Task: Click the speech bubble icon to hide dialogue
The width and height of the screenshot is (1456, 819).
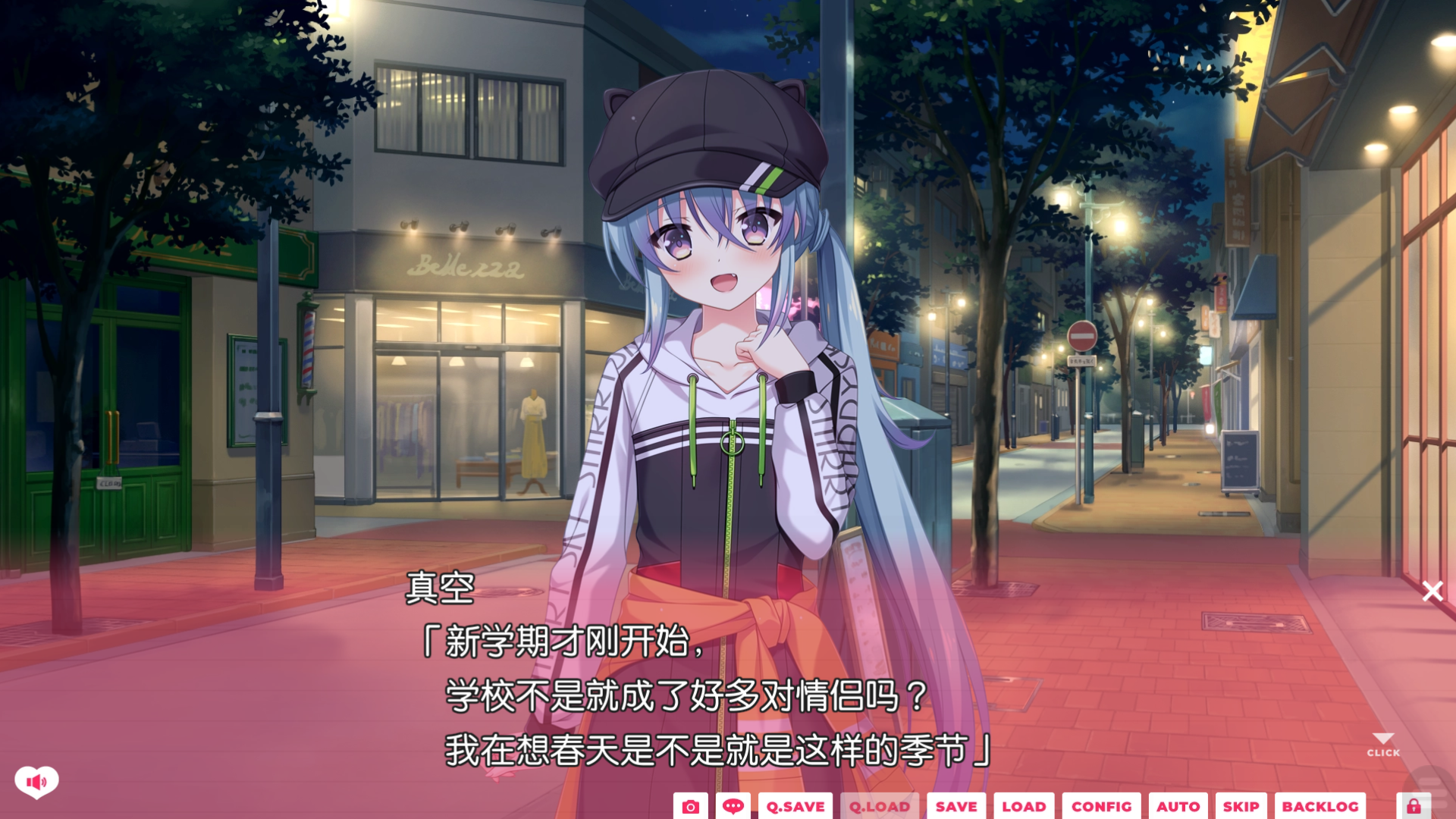Action: (x=733, y=807)
